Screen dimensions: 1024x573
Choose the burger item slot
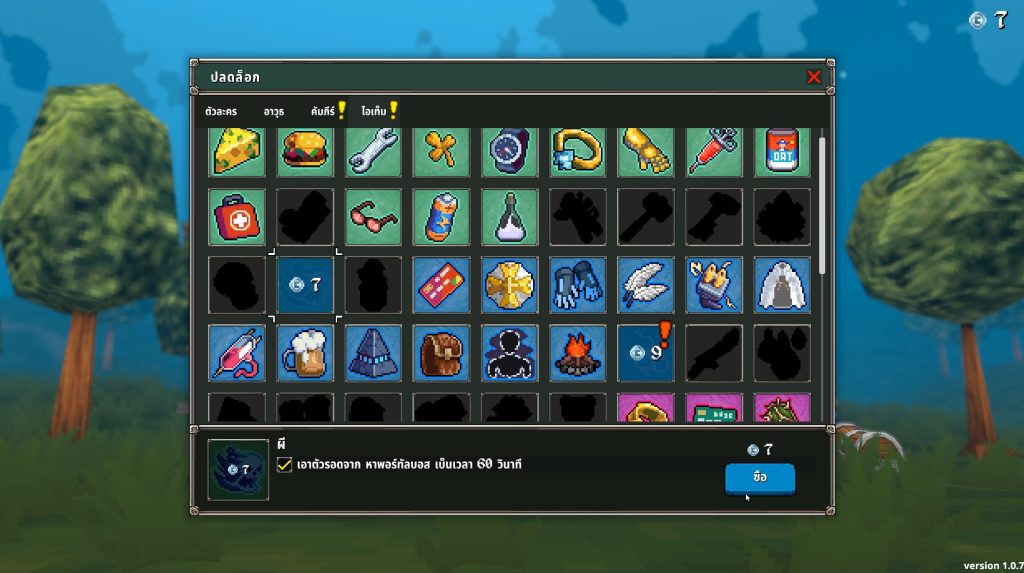click(305, 150)
